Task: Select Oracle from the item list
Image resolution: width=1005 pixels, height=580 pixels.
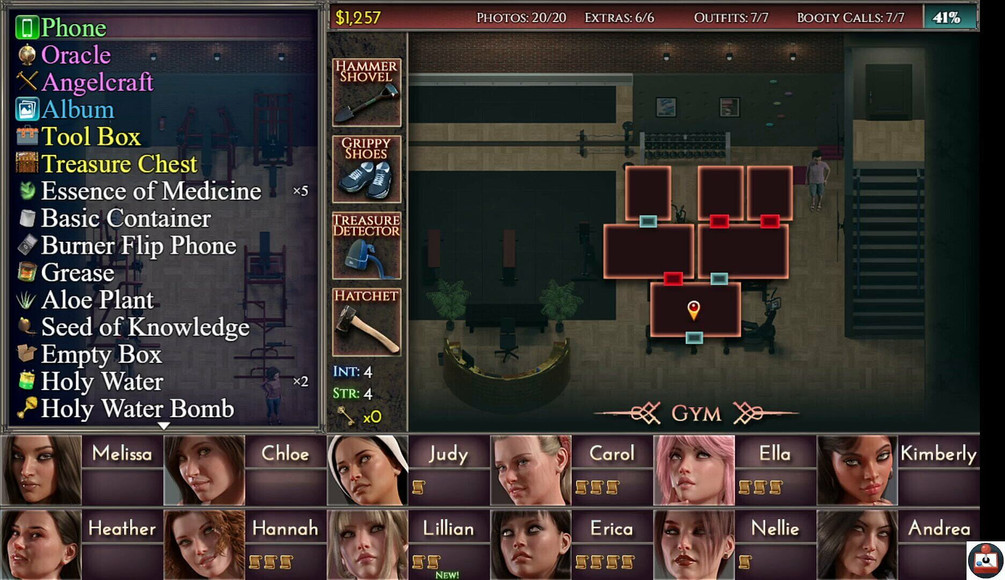Action: point(75,55)
